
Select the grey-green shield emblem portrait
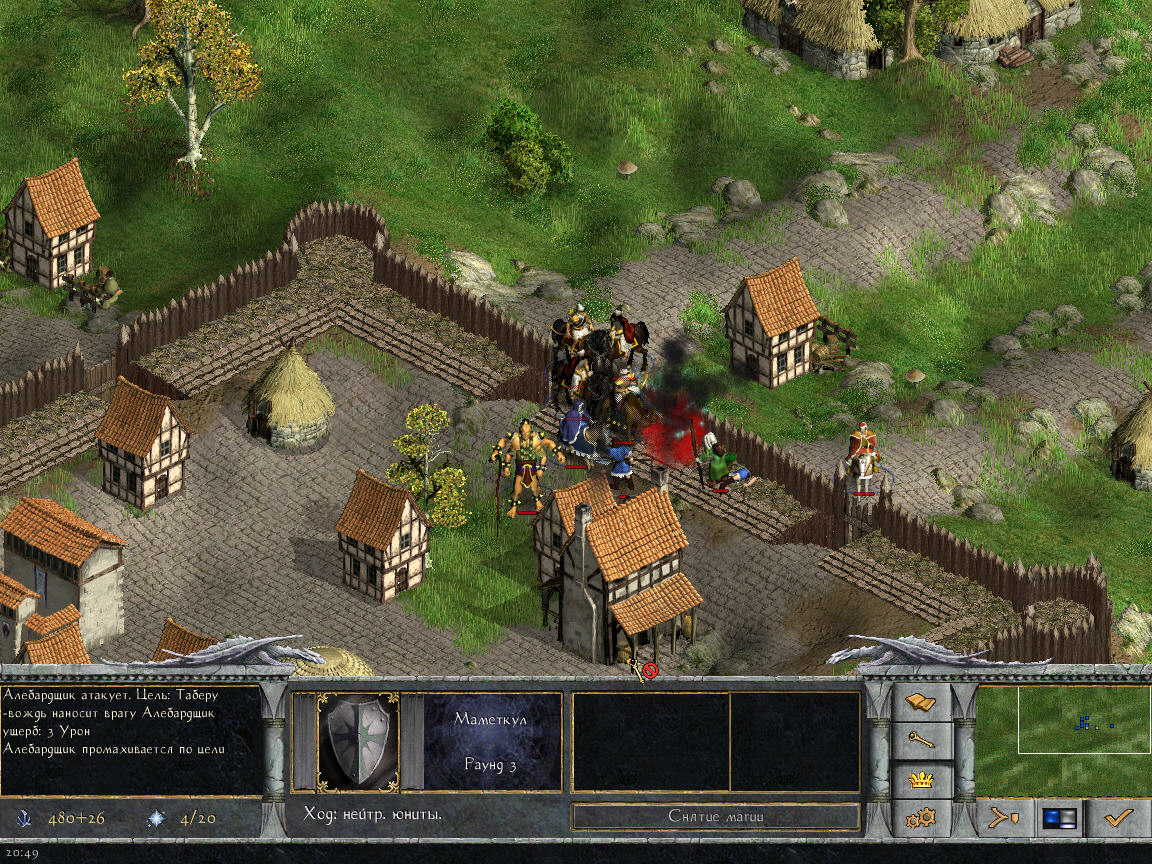[357, 741]
